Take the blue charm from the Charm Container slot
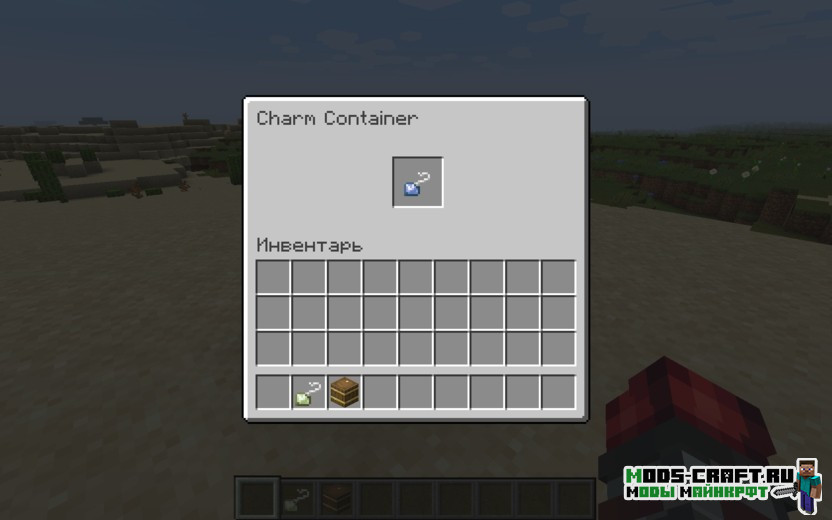The image size is (832, 520). point(417,182)
